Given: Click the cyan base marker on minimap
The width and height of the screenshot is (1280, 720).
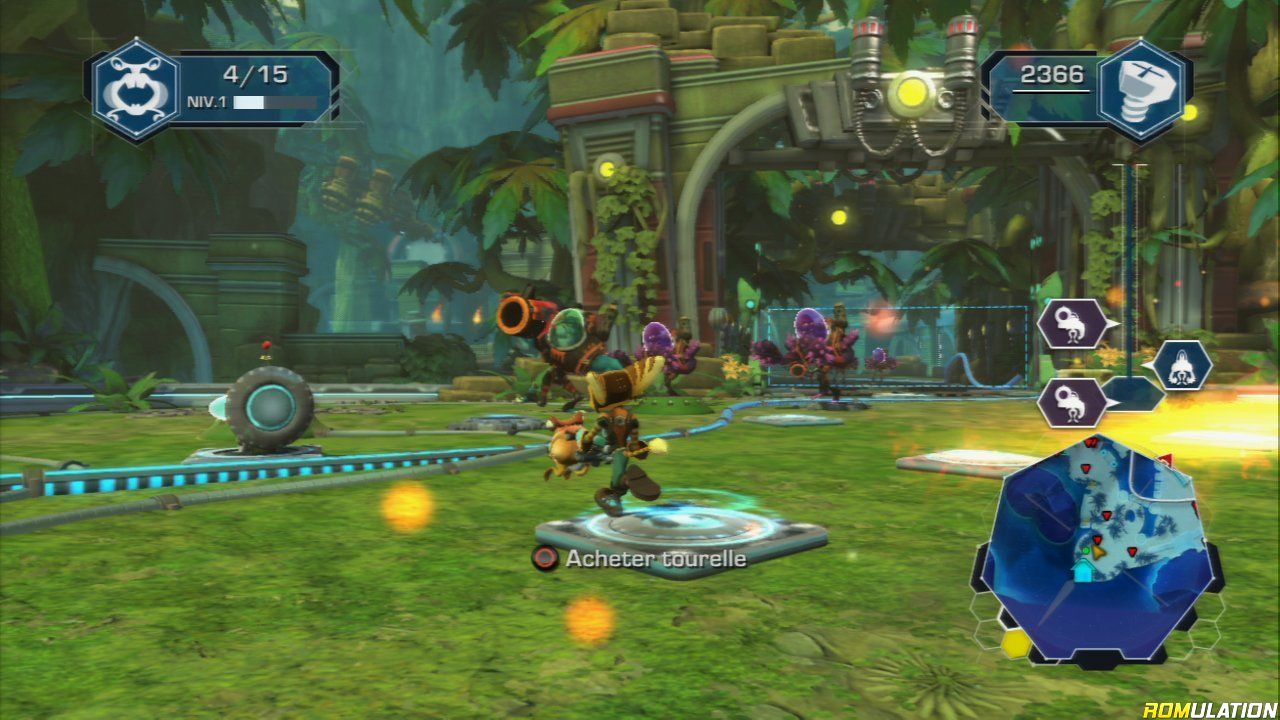Looking at the screenshot, I should 1082,570.
